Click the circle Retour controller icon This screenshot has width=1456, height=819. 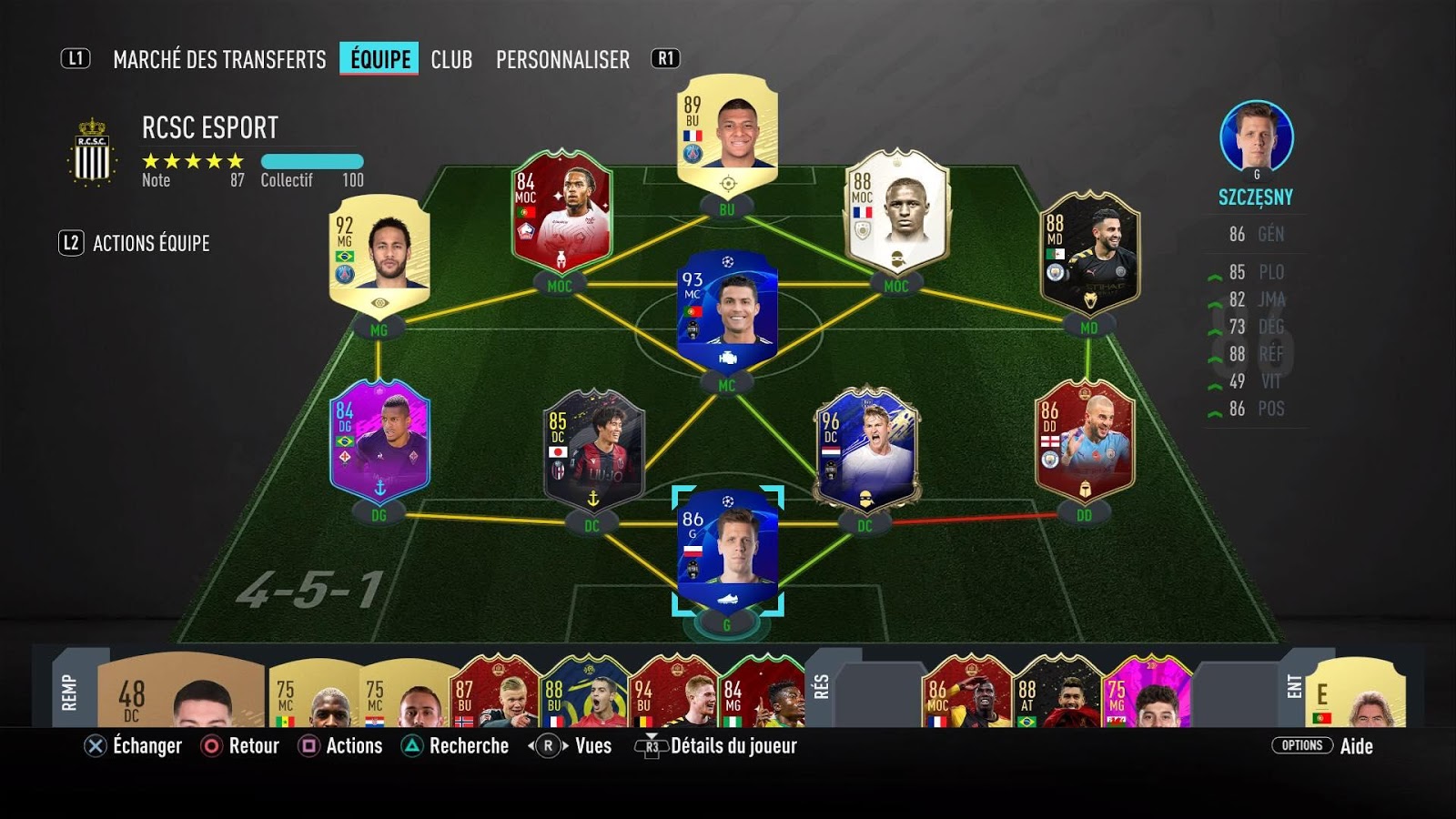coord(211,746)
